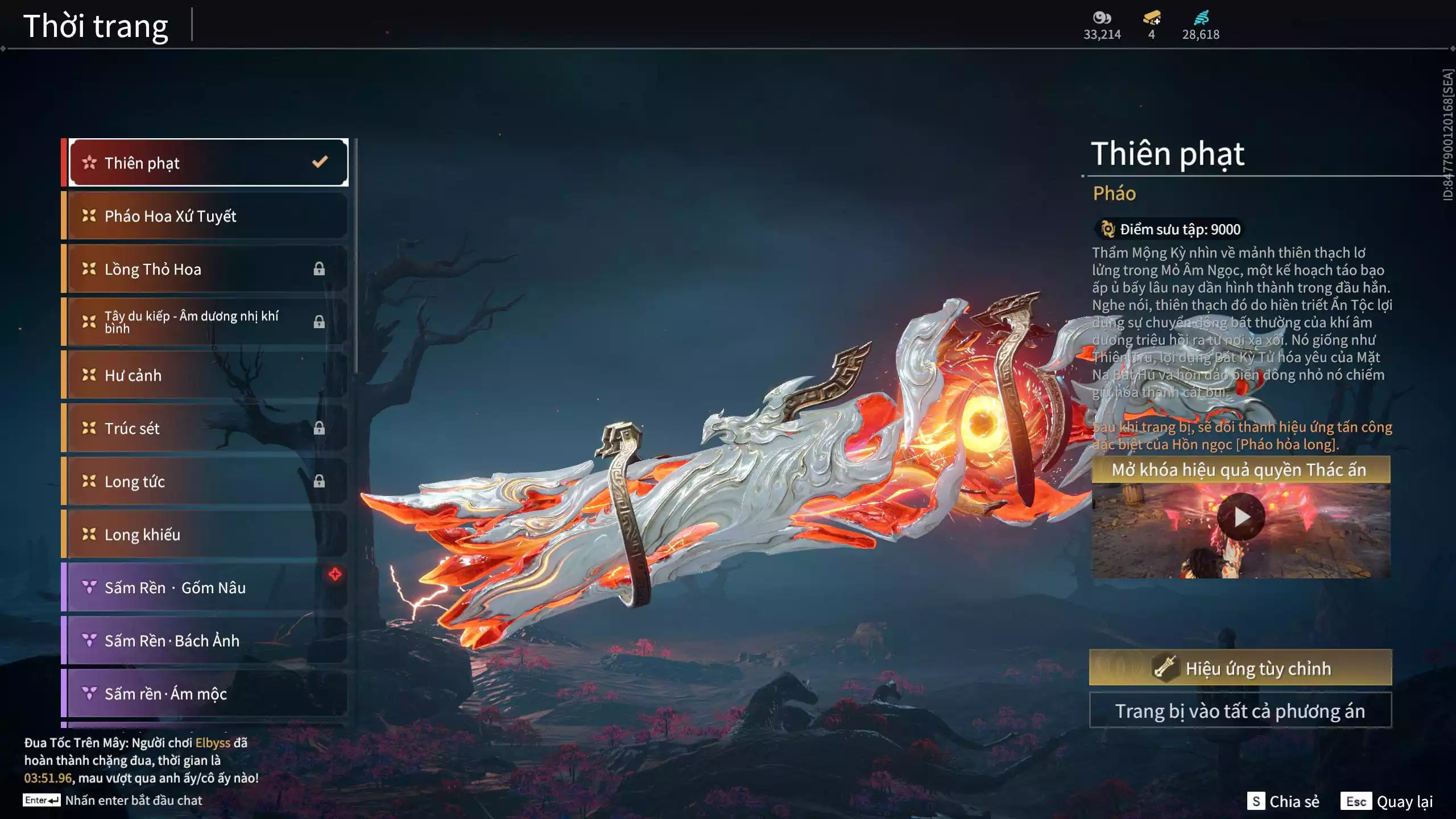Screen dimensions: 1456x819
Task: Choose the Sấm Rèn · Bách Ảnh skin
Action: [208, 640]
